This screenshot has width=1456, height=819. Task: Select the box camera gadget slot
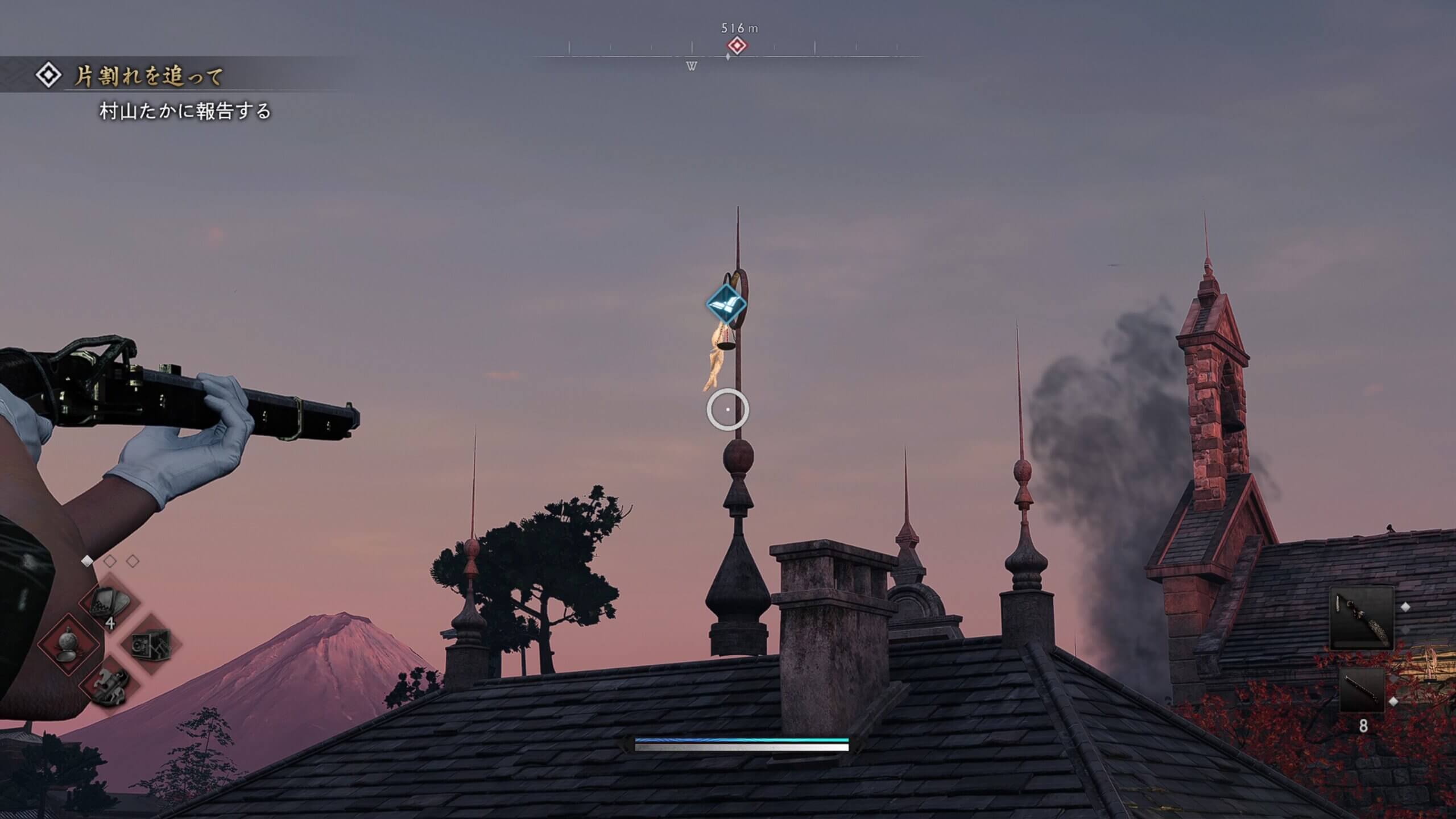pyautogui.click(x=149, y=644)
